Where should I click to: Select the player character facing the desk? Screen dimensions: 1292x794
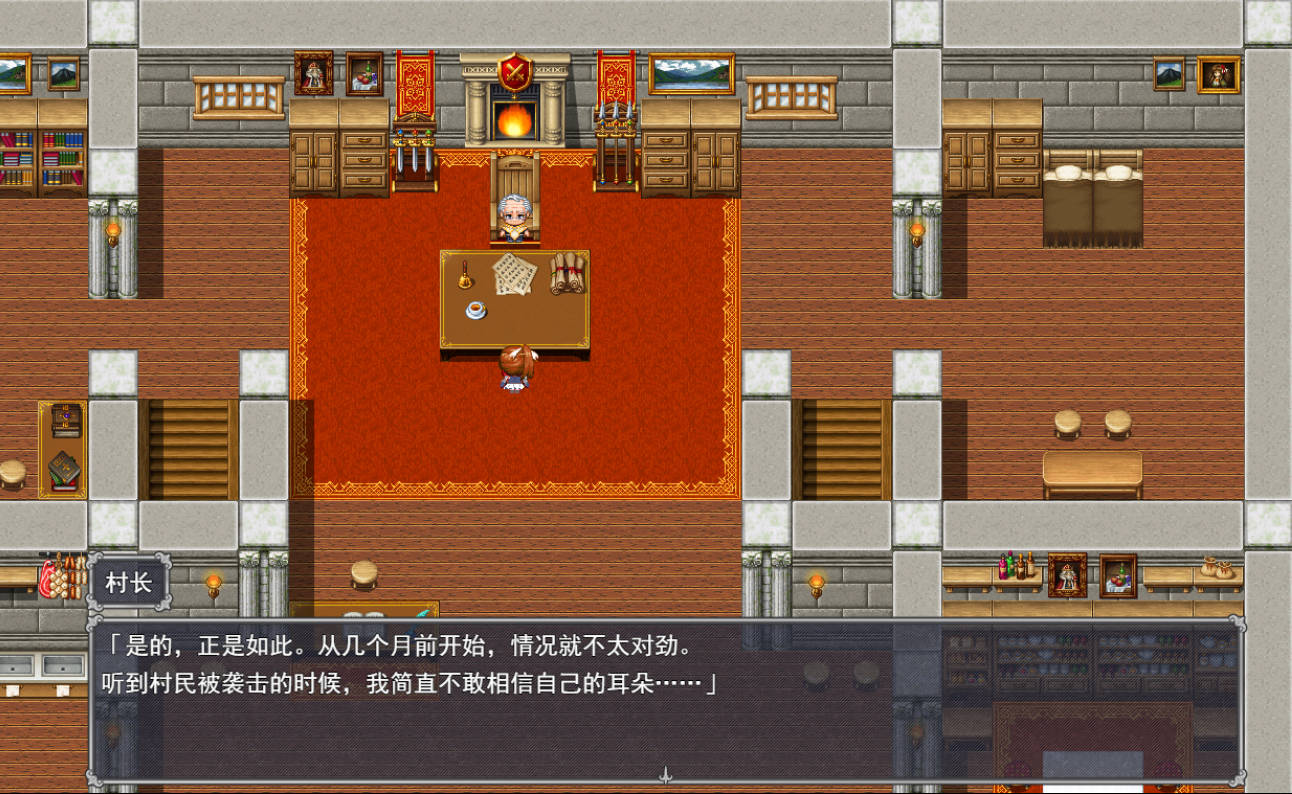coord(513,371)
